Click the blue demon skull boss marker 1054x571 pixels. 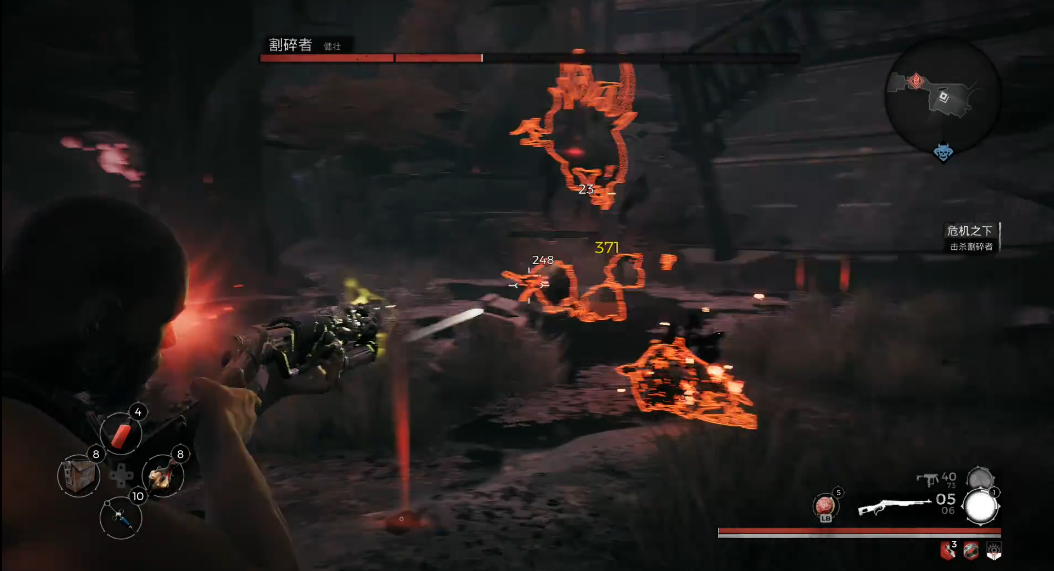(943, 152)
